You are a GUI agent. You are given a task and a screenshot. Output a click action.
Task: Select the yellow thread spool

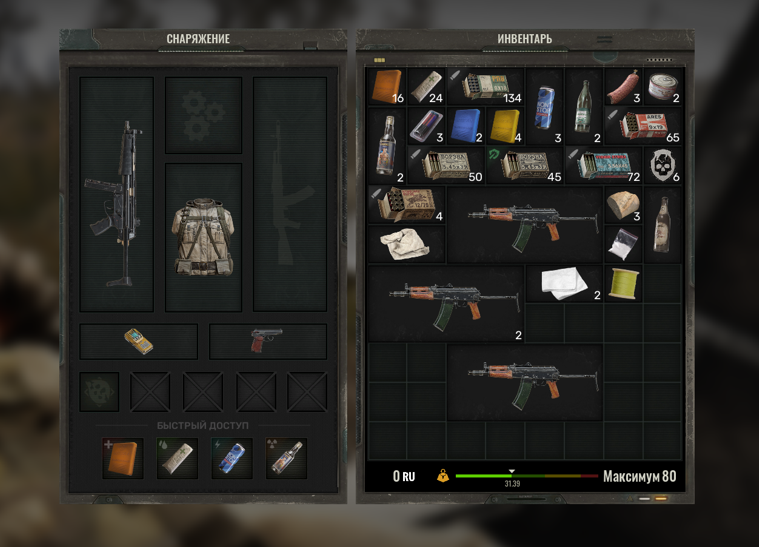(623, 283)
